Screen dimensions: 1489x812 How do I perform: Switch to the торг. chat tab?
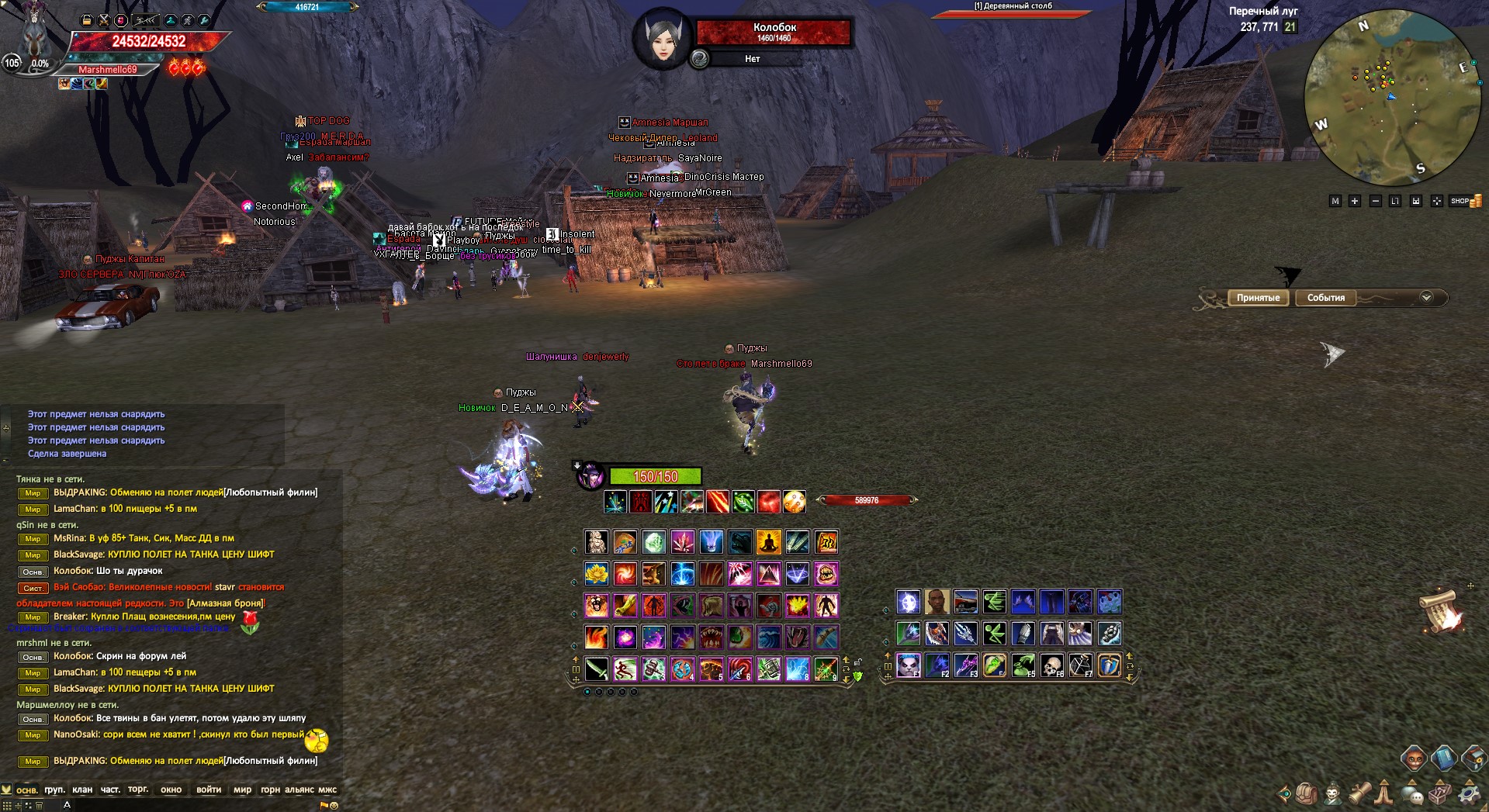137,790
